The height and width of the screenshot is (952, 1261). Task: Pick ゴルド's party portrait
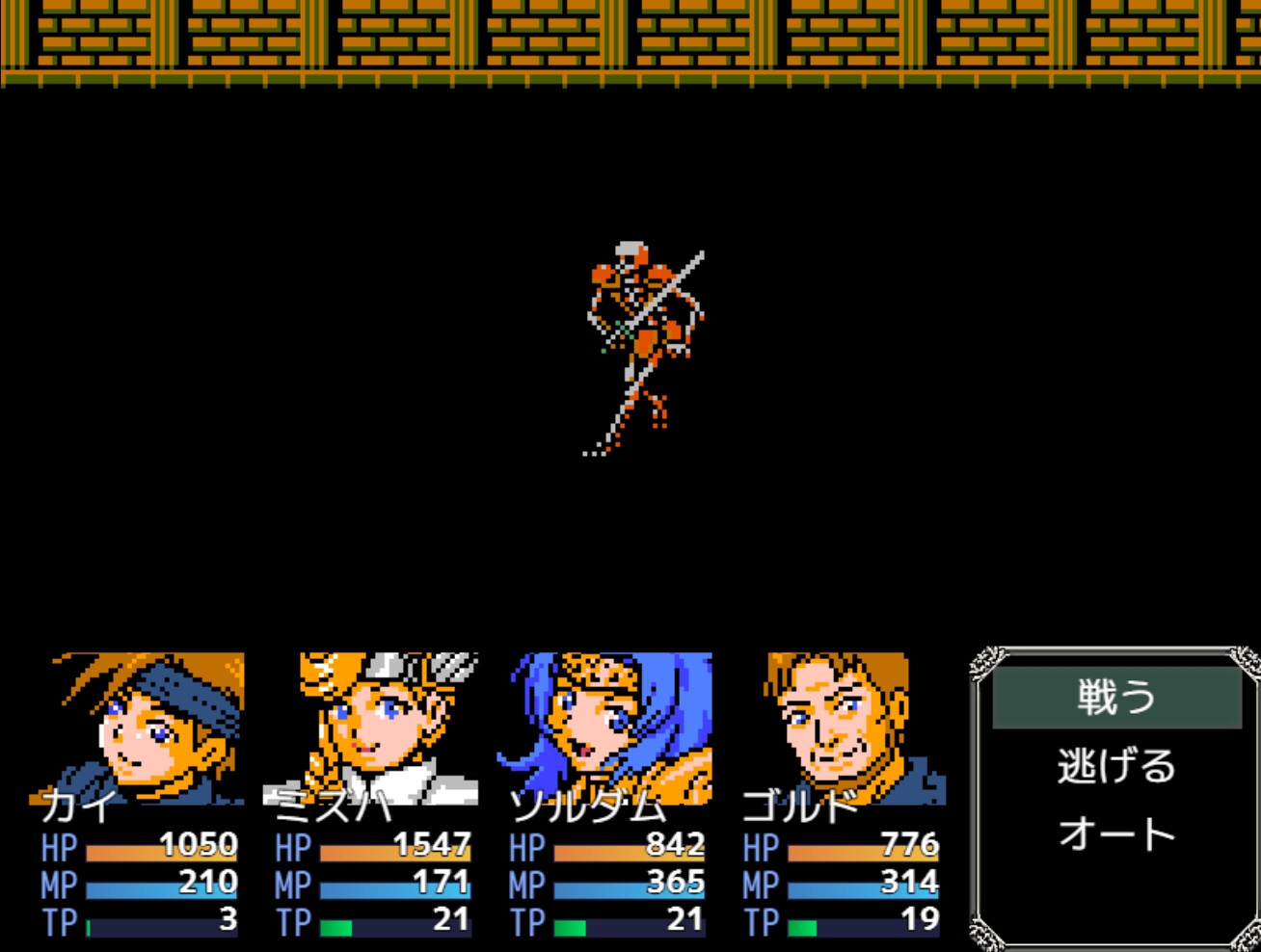coord(841,727)
